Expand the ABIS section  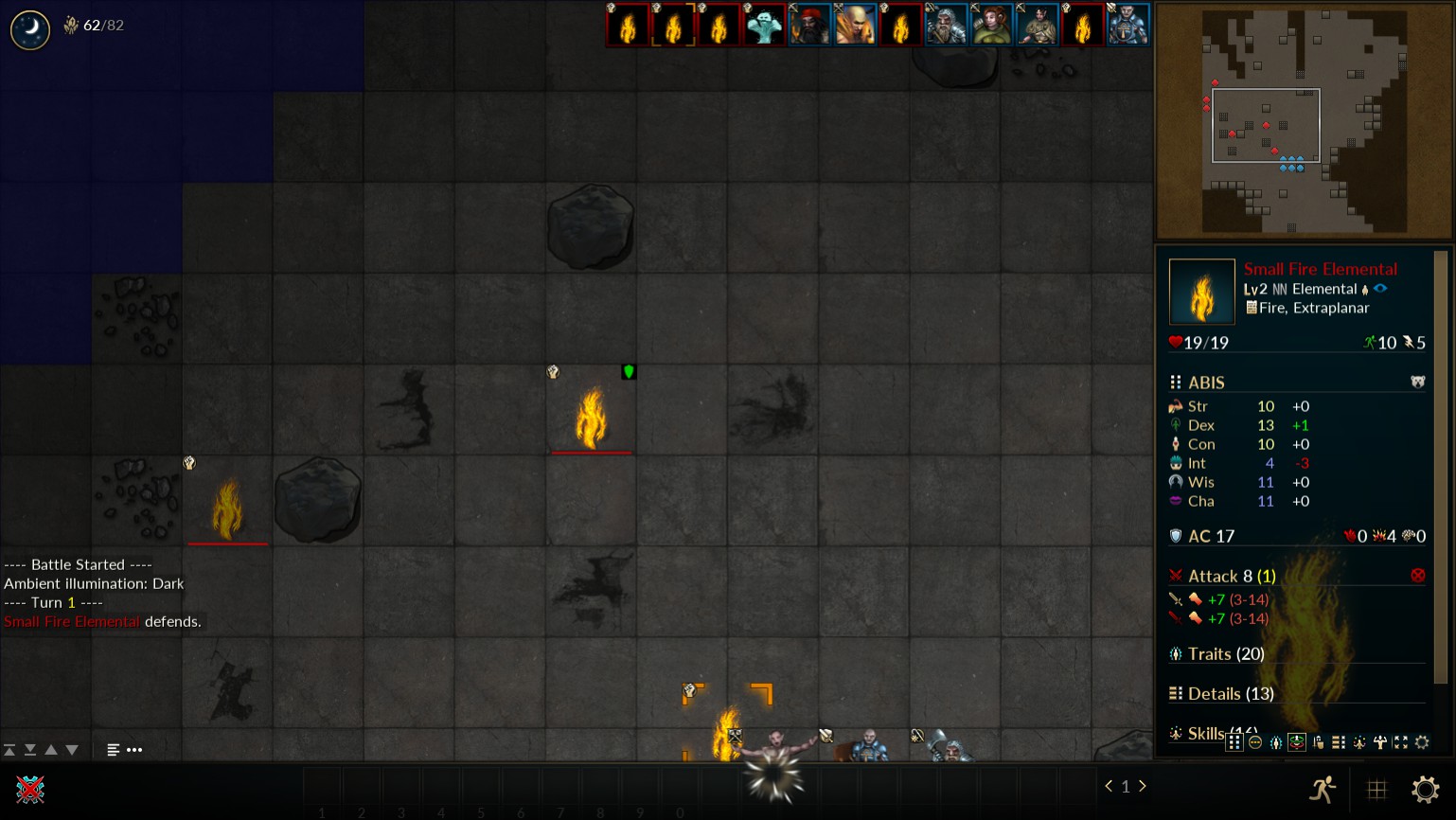point(1206,383)
